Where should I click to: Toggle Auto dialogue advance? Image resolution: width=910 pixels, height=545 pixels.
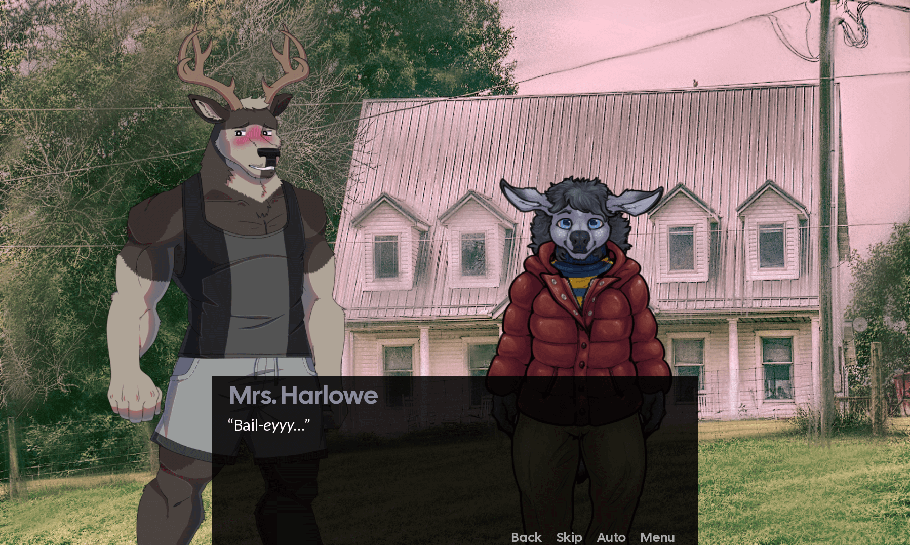tap(611, 537)
